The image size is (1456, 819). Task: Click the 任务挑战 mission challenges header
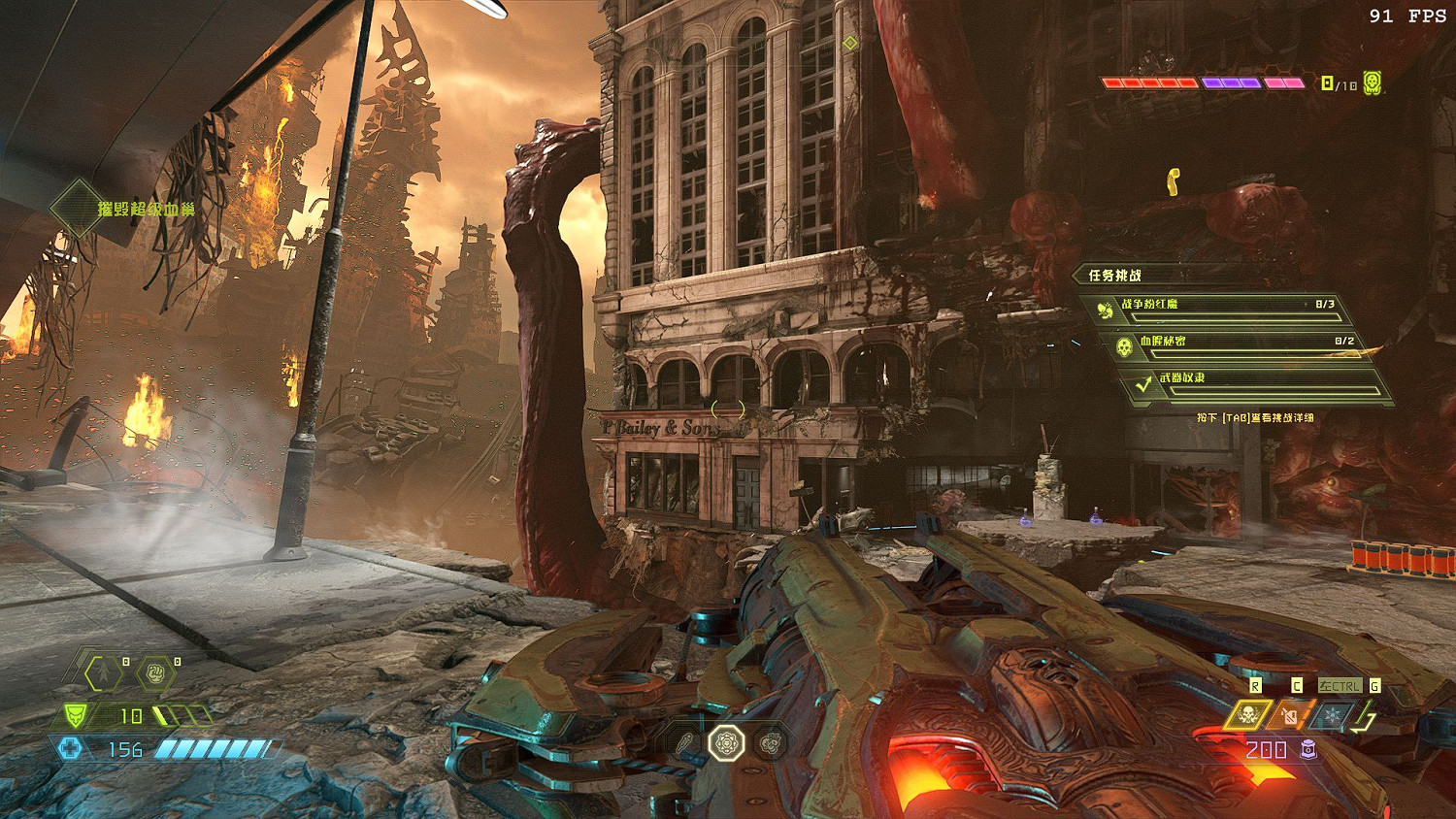point(1114,276)
